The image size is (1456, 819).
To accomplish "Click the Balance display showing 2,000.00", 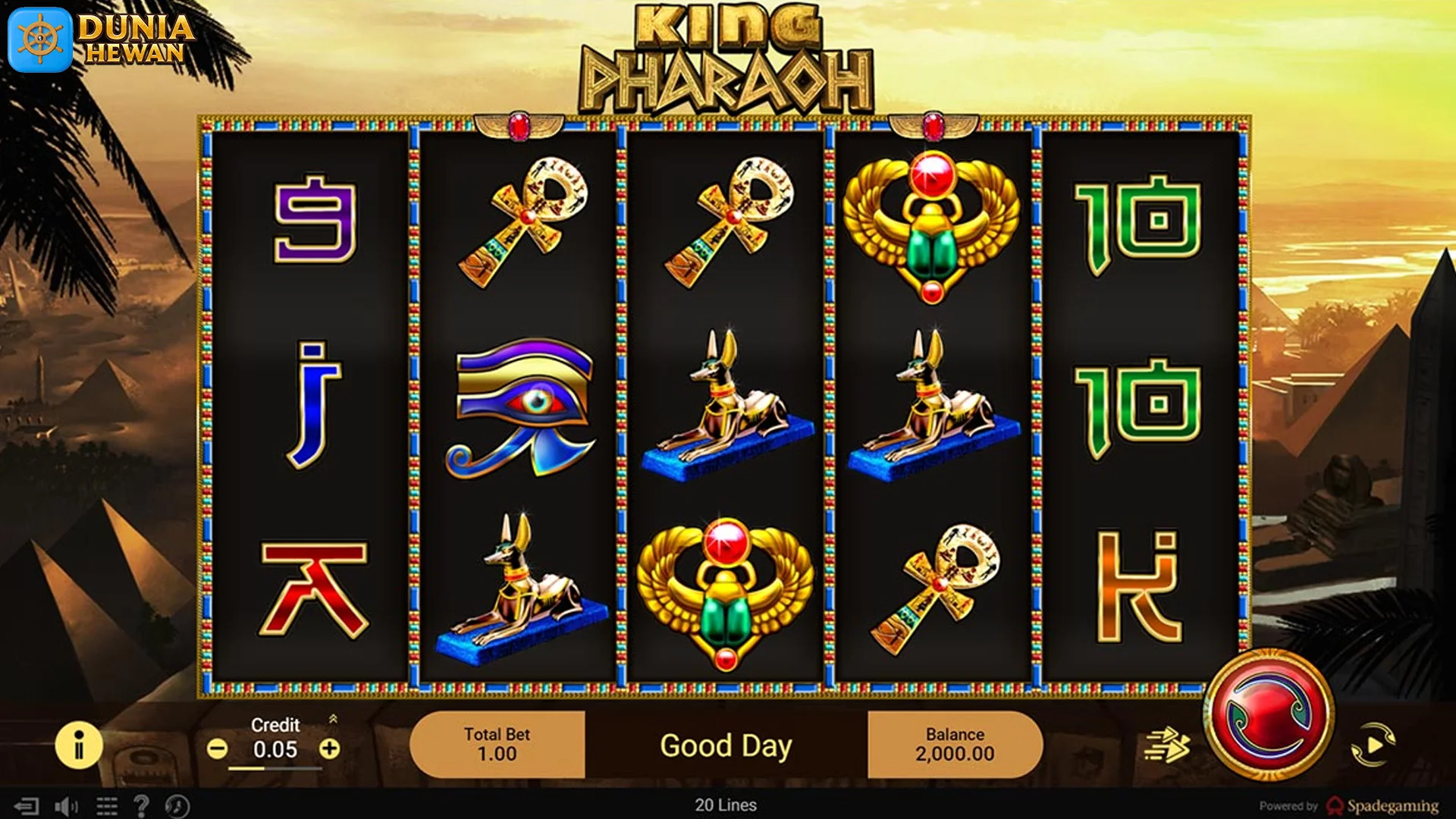I will [955, 745].
